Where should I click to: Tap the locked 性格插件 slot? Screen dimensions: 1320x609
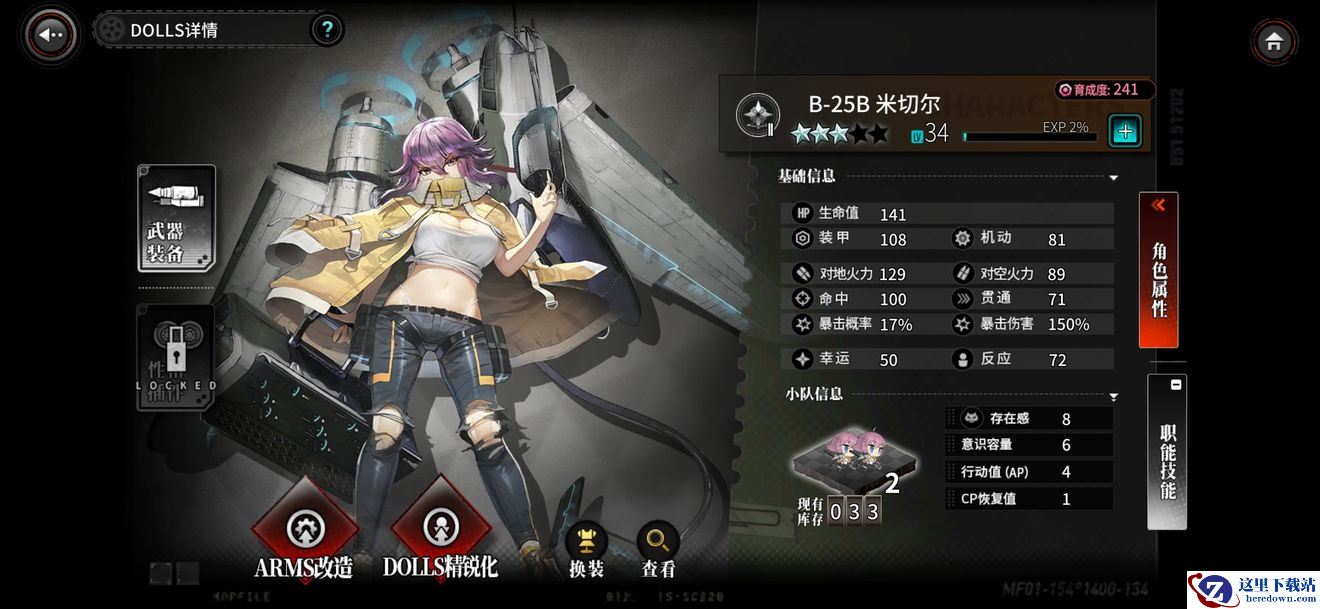176,357
